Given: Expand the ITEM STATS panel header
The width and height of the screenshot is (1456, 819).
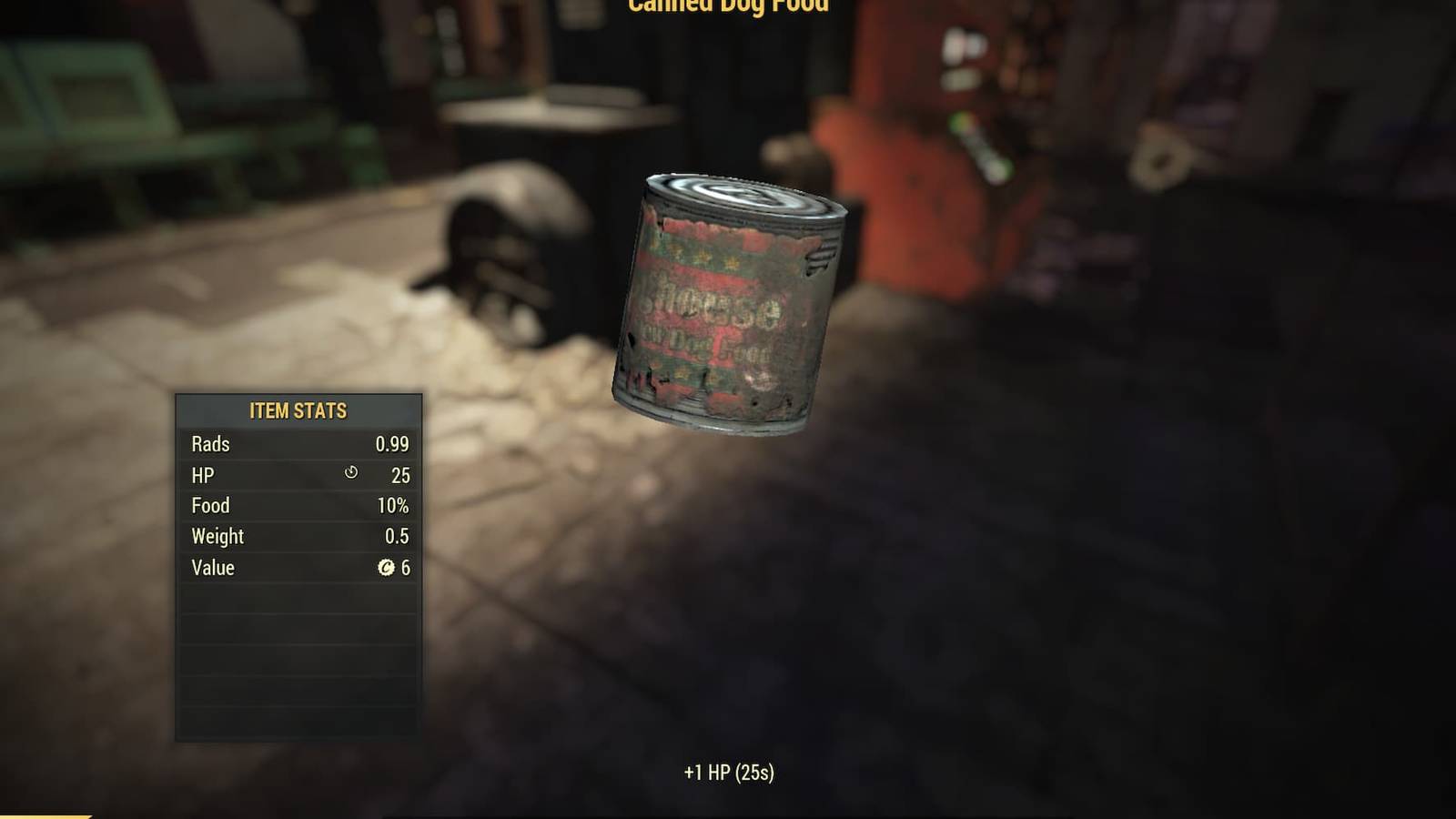Looking at the screenshot, I should (x=298, y=410).
